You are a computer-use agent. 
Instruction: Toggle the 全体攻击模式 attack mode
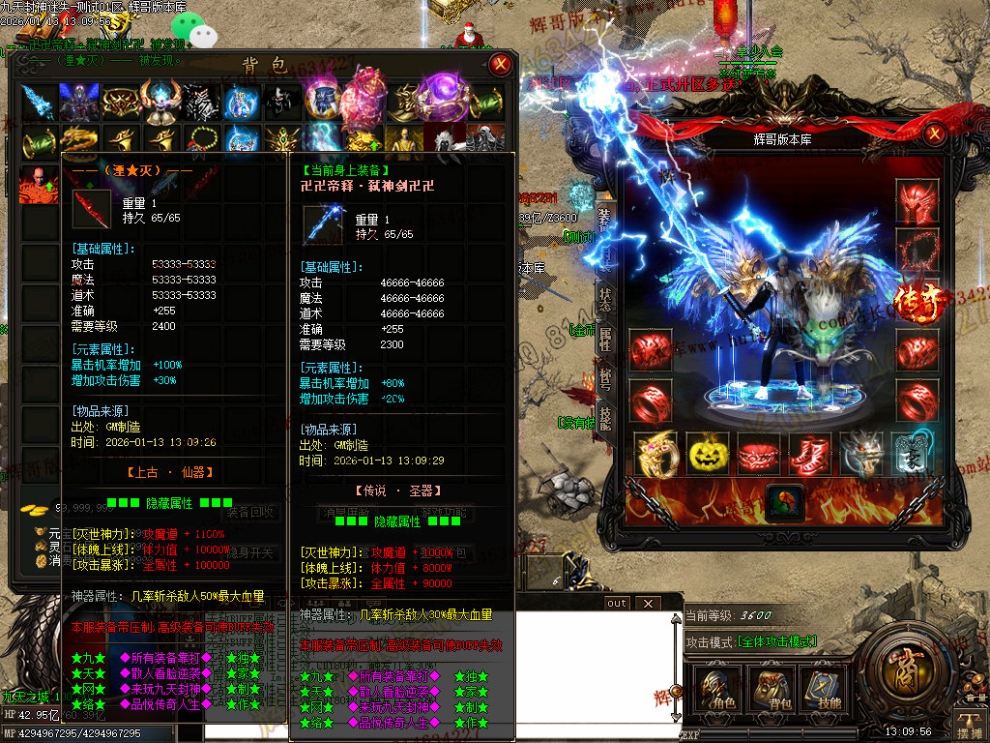click(x=776, y=642)
